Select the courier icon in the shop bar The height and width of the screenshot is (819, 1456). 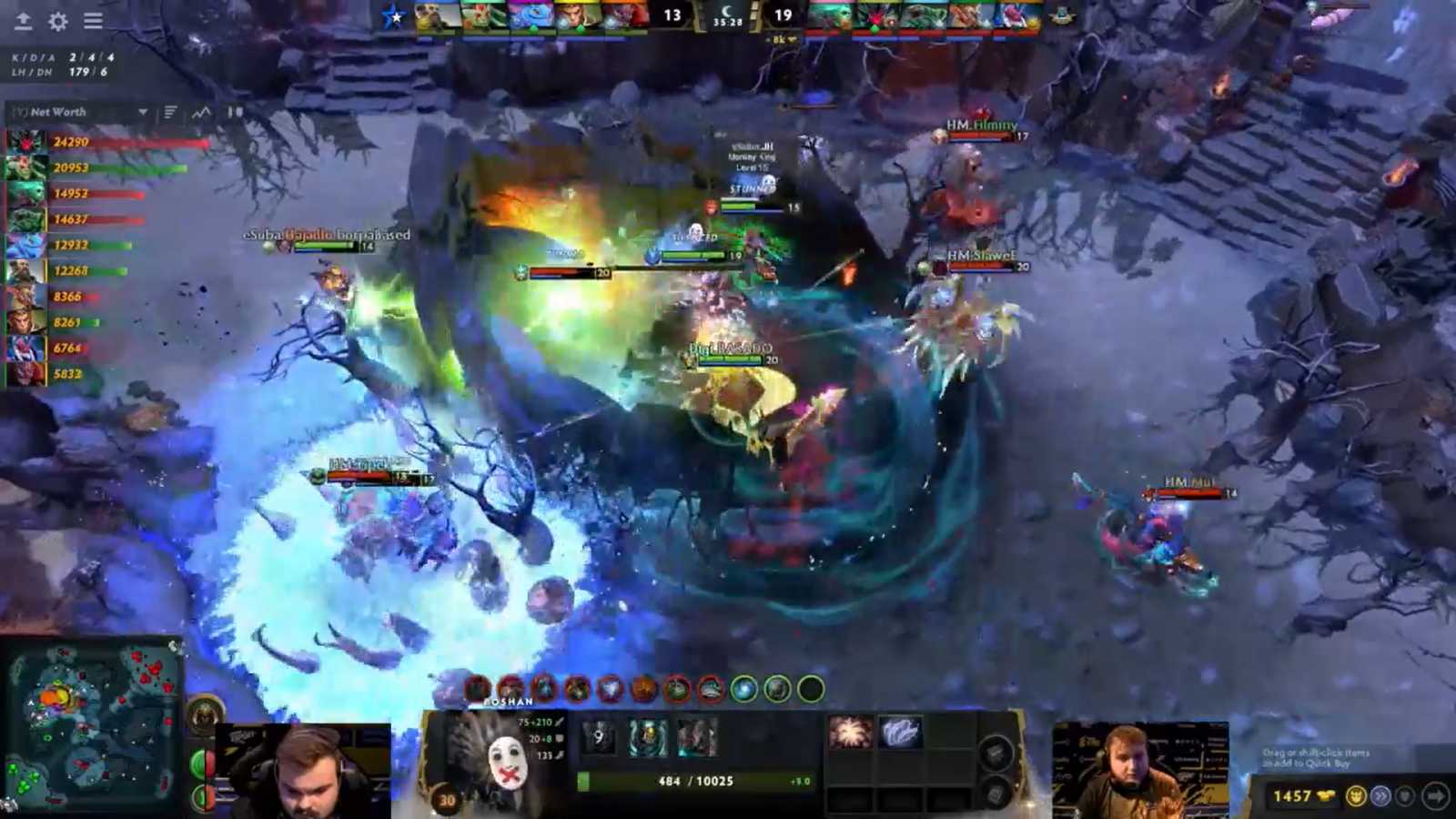(x=1403, y=796)
